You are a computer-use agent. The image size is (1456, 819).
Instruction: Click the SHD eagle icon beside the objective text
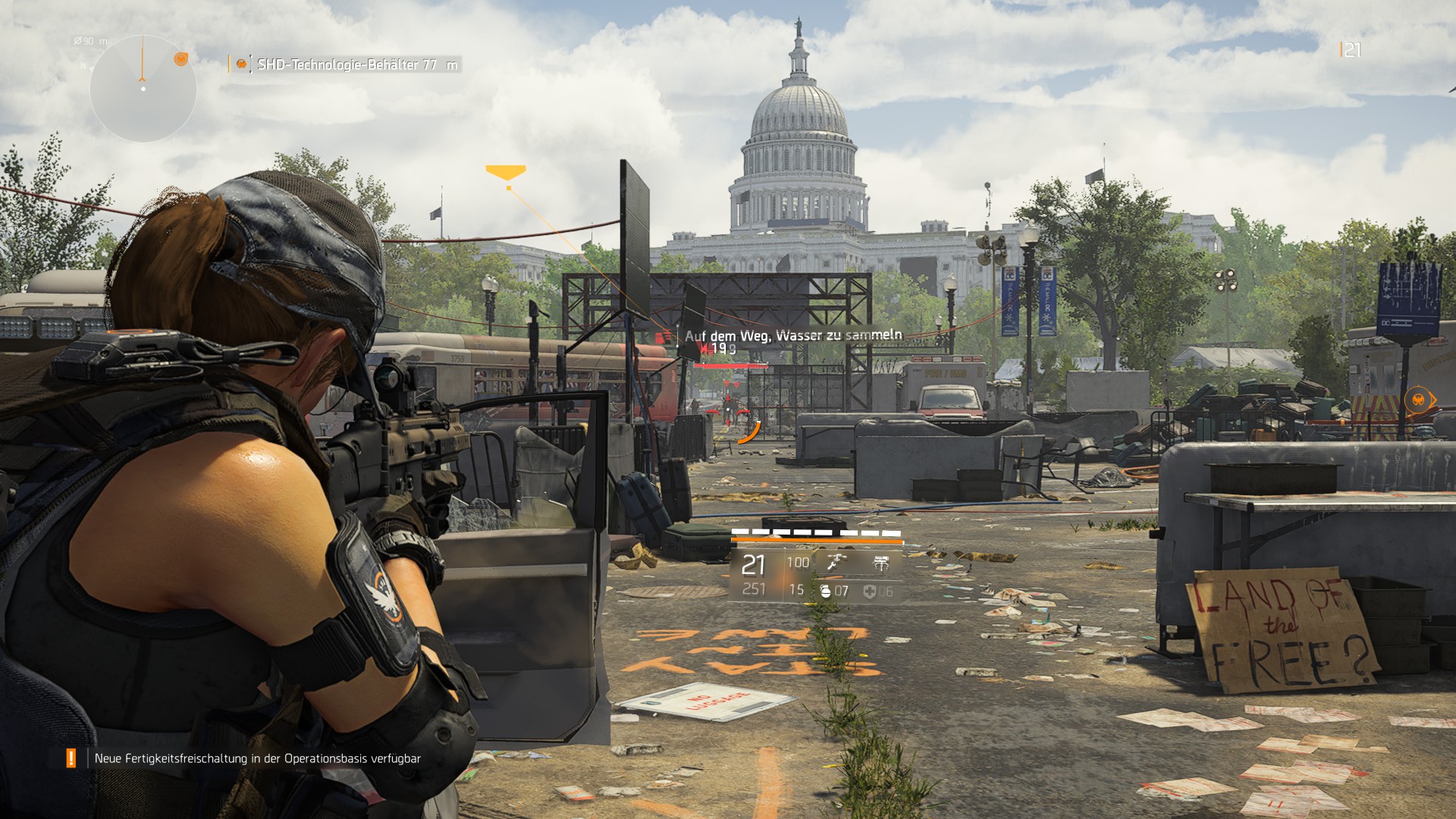241,64
